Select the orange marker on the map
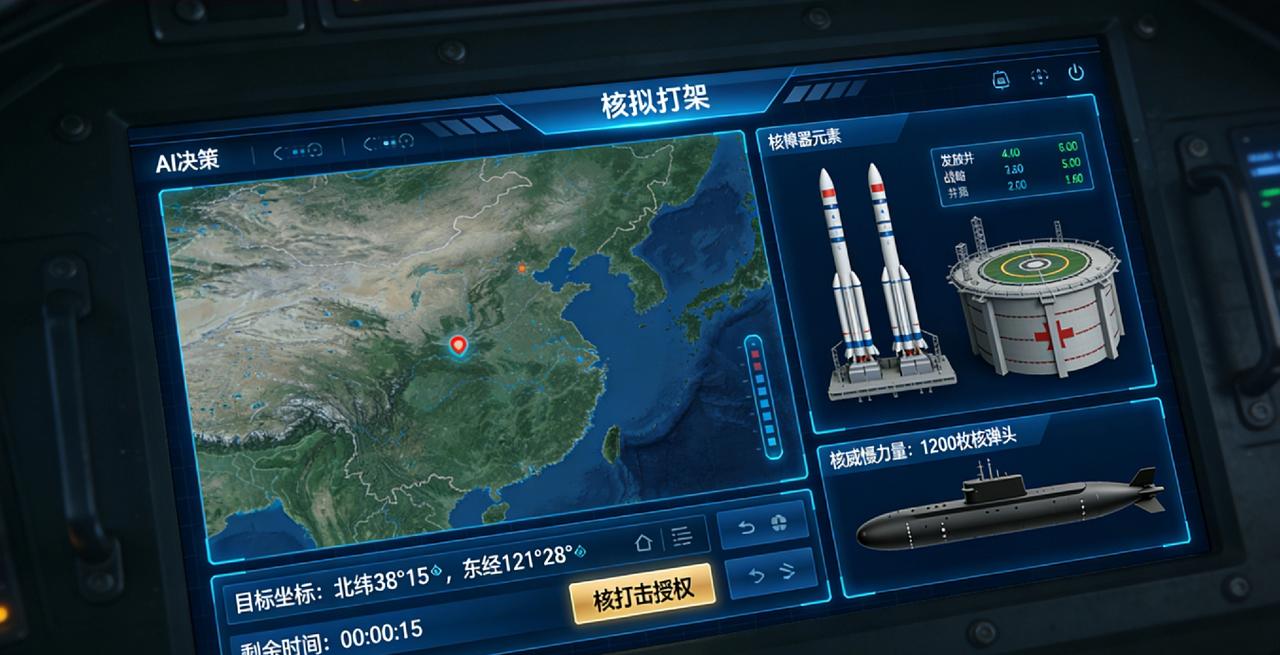Image resolution: width=1280 pixels, height=655 pixels. point(521,268)
